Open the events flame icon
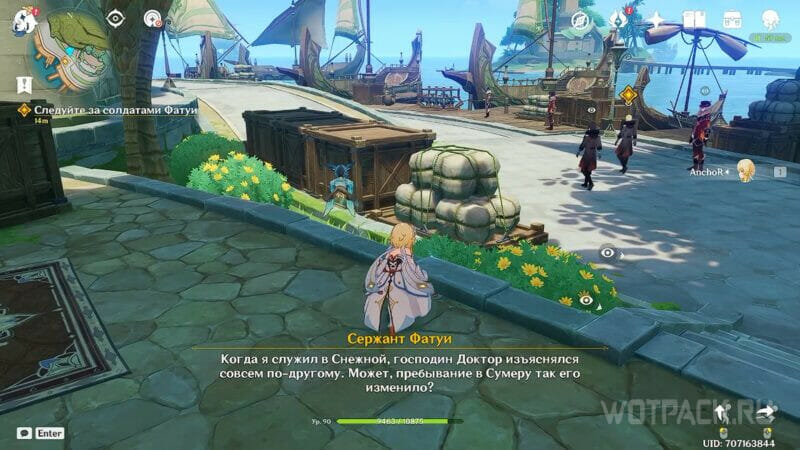The image size is (800, 450). [x=619, y=19]
